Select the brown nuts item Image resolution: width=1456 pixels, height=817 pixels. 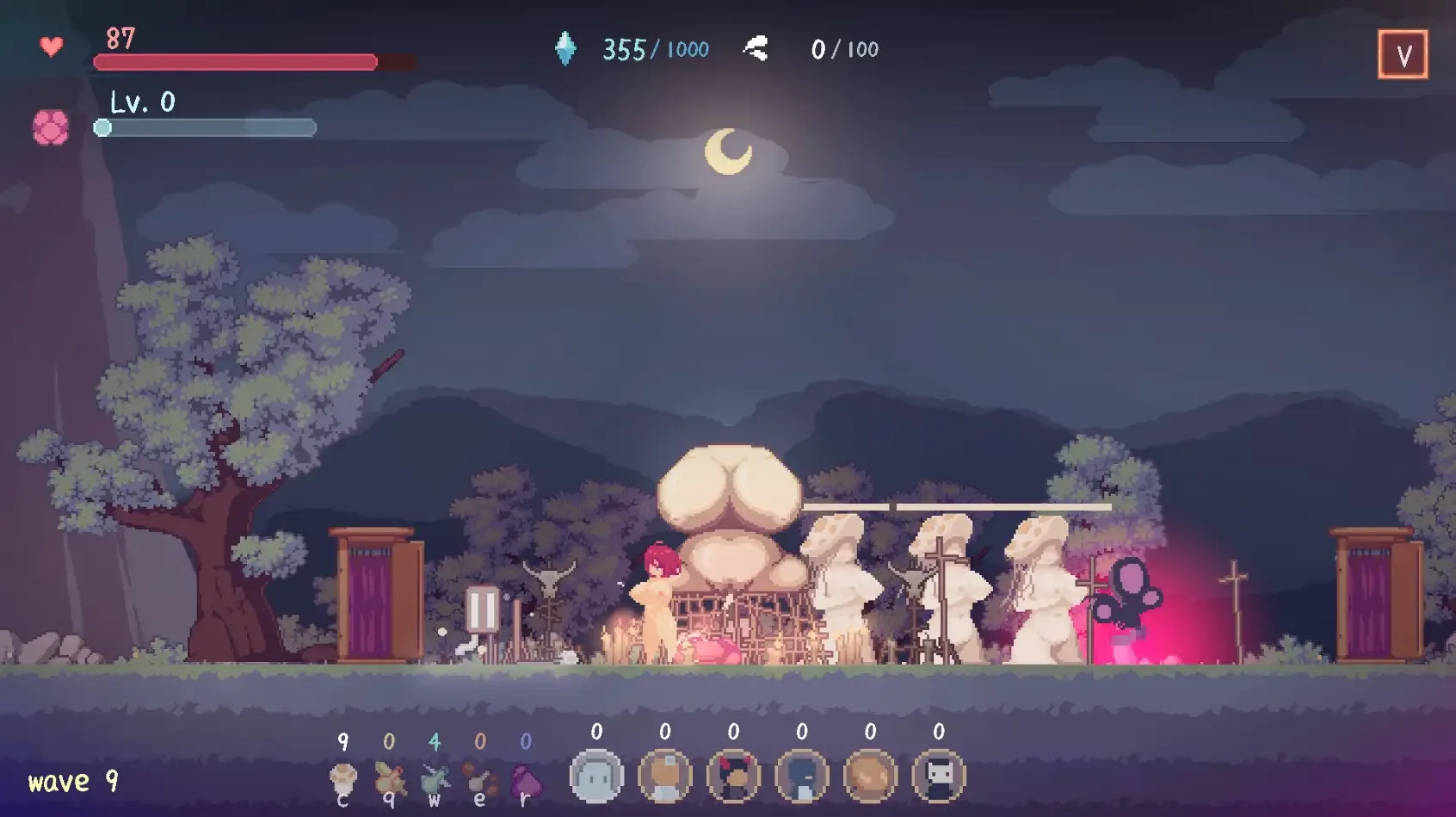[x=480, y=780]
